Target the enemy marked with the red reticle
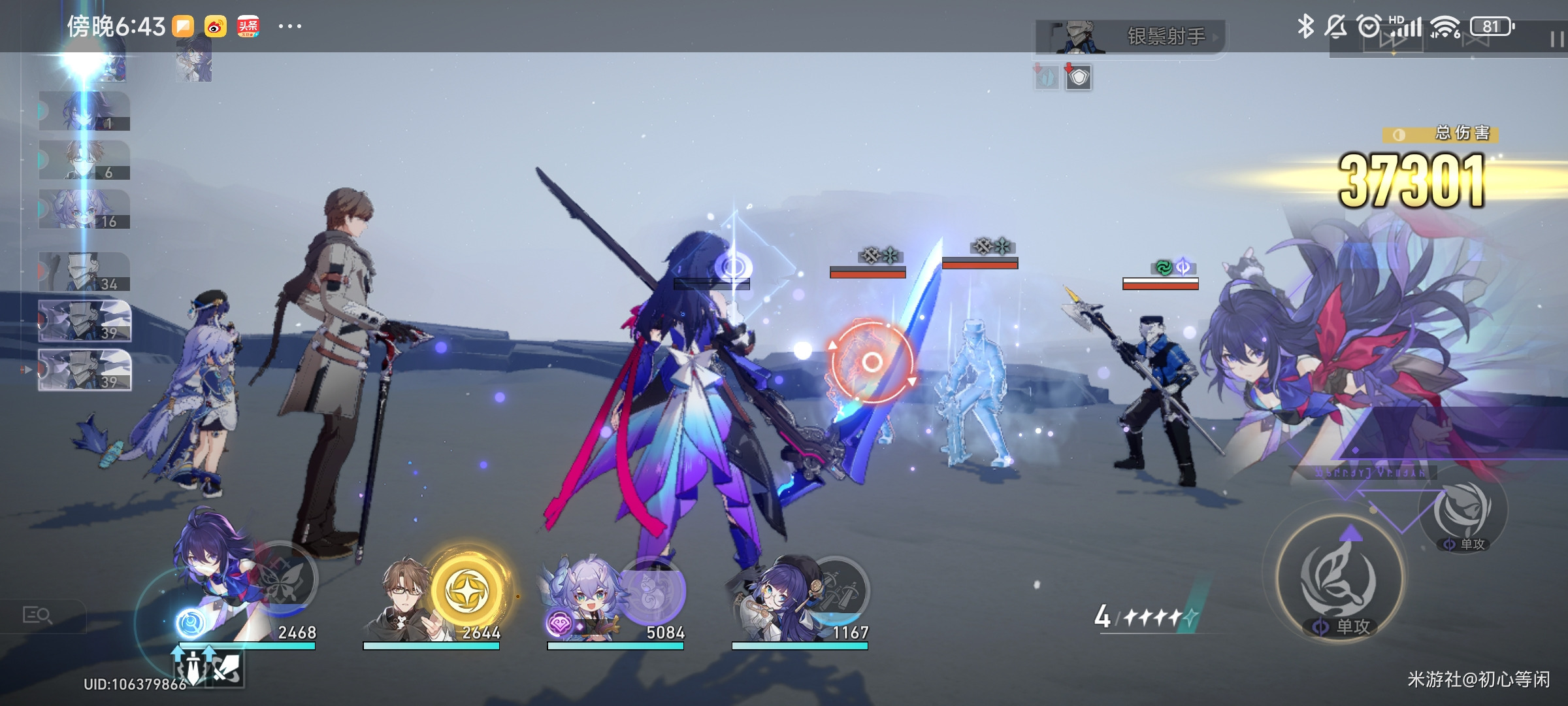Image resolution: width=1568 pixels, height=706 pixels. click(x=872, y=361)
